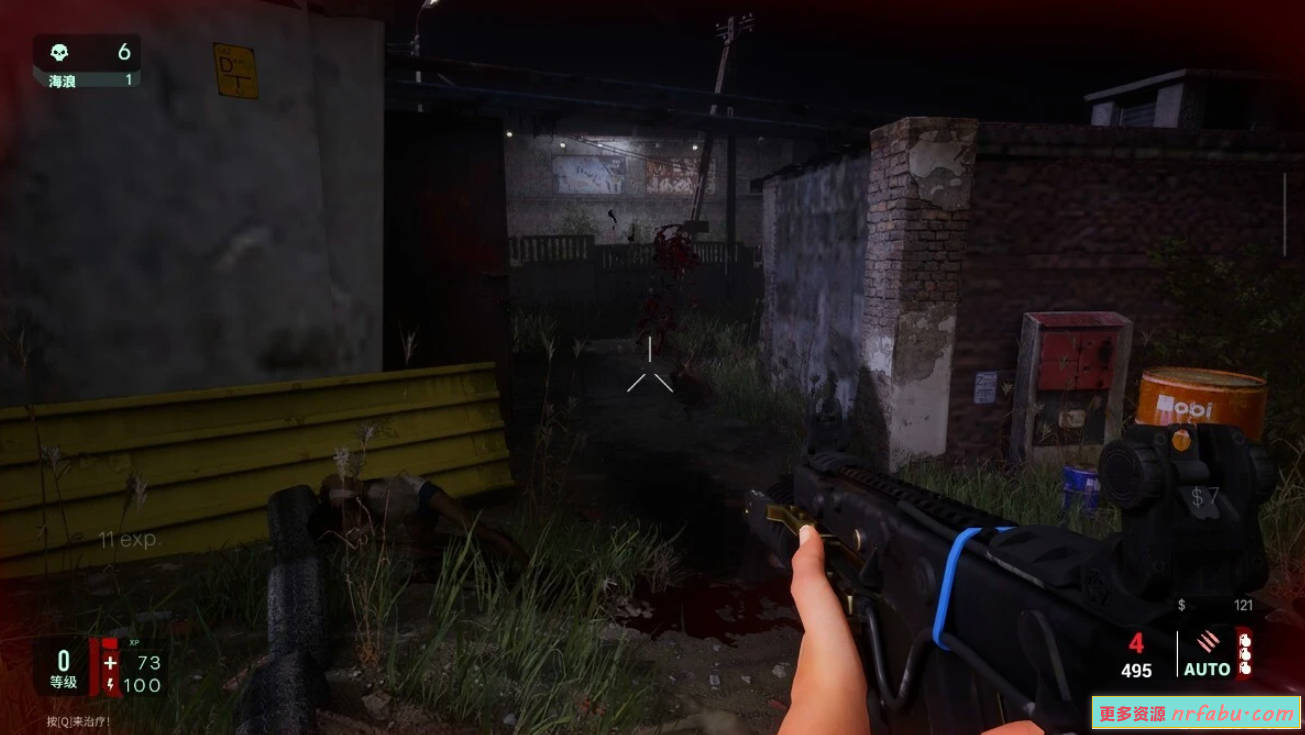Screen dimensions: 1305x735
Task: Select the grenade icon in the inventory HUD
Action: point(1245,655)
